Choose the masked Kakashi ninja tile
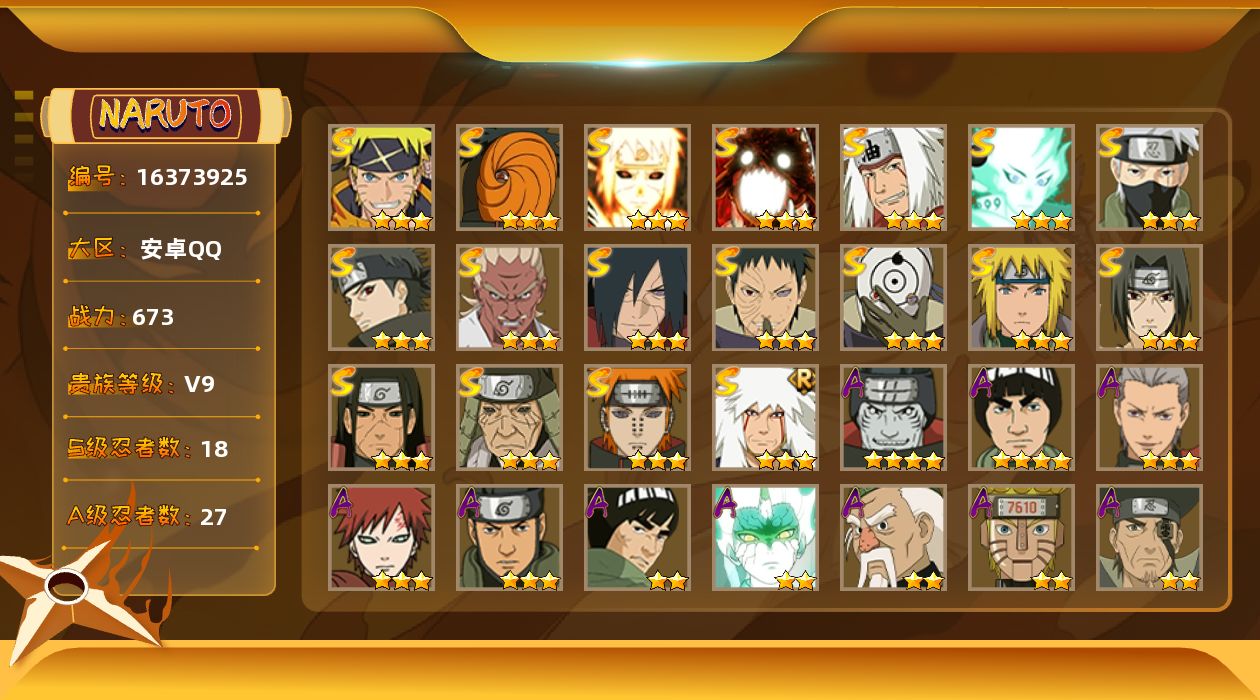Image resolution: width=1260 pixels, height=700 pixels. (x=1149, y=177)
